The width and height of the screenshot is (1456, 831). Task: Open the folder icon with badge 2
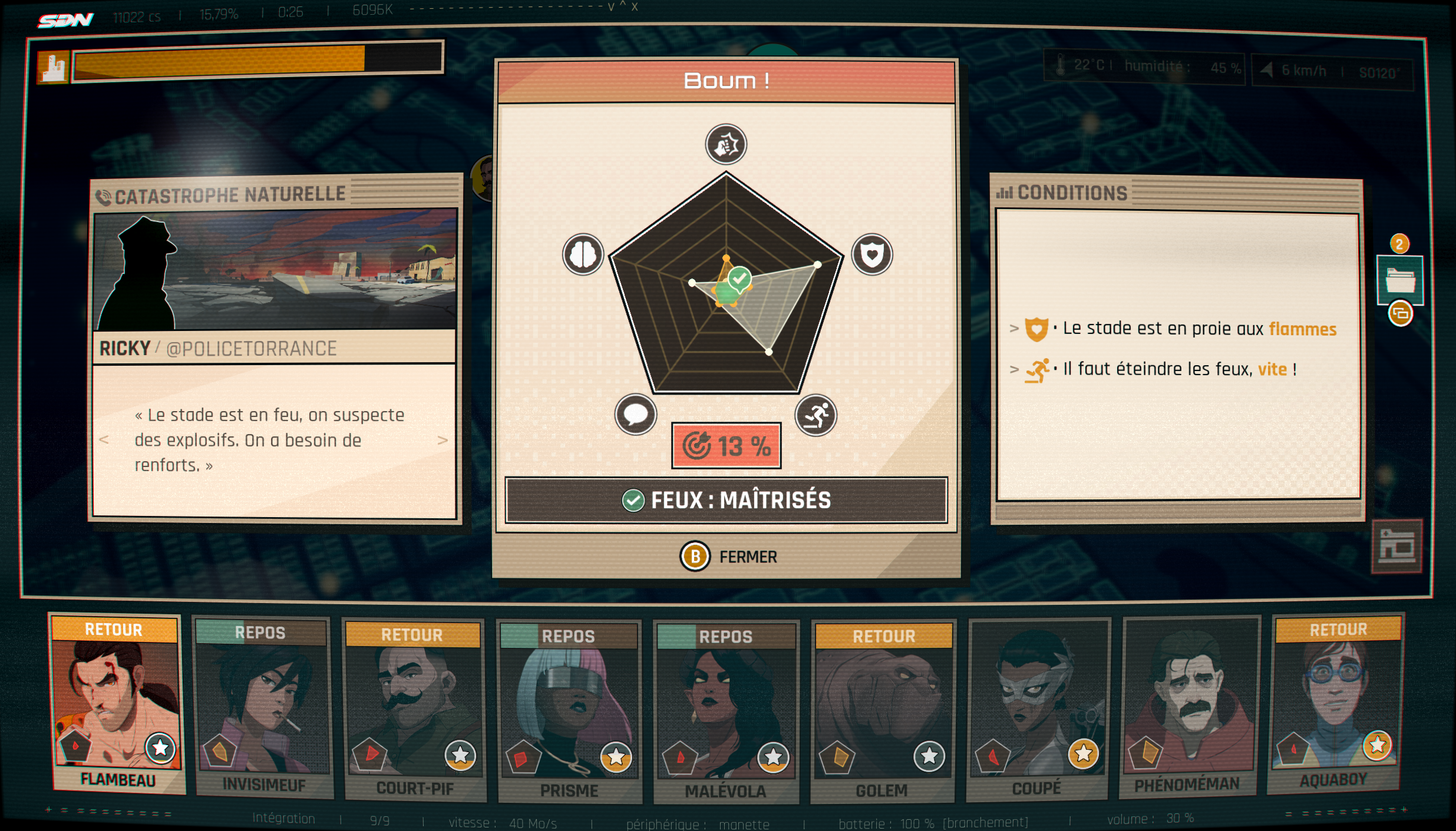[x=1400, y=281]
